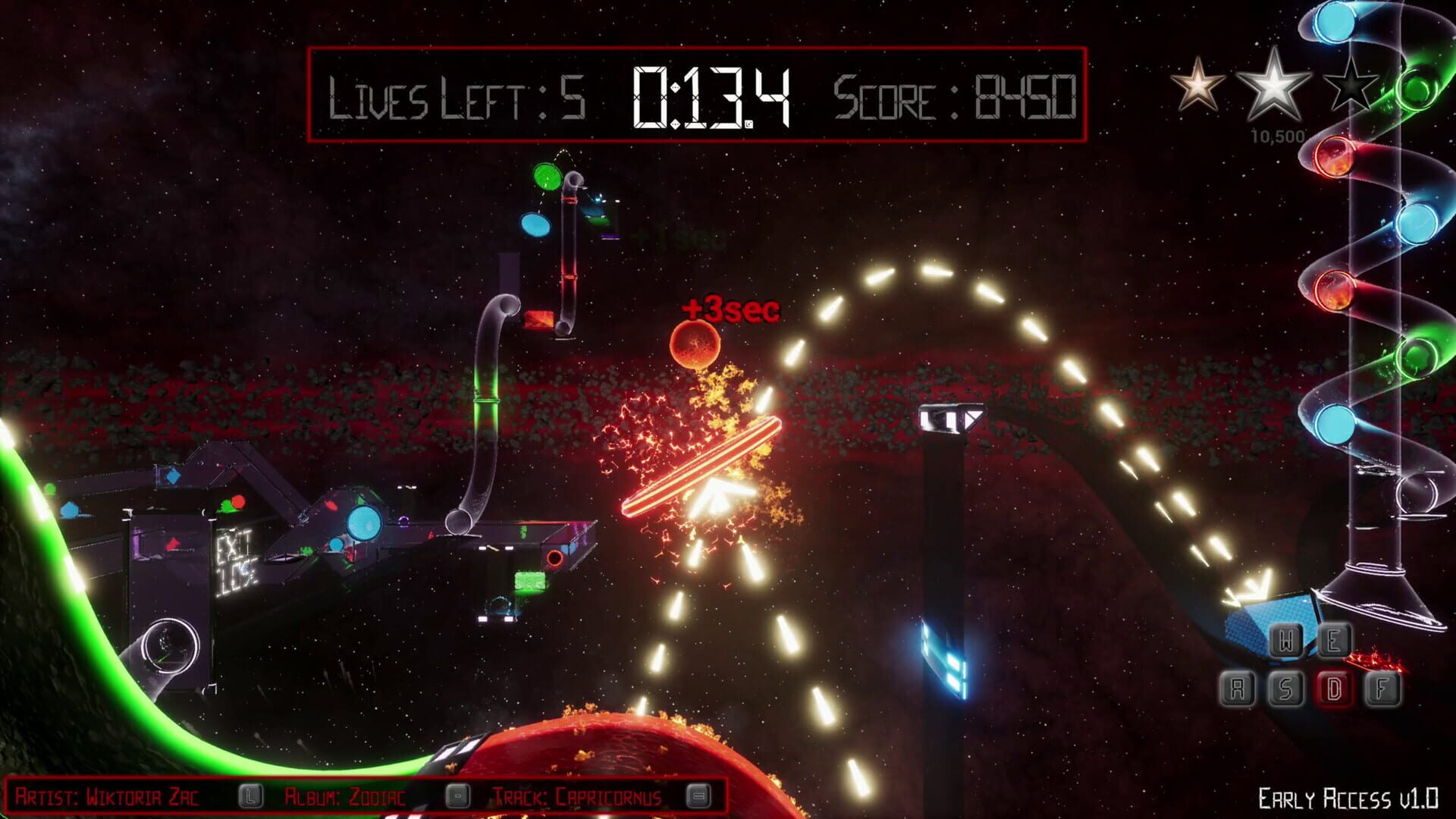The height and width of the screenshot is (819, 1456).
Task: Click the keycap beside the Album label
Action: [458, 797]
